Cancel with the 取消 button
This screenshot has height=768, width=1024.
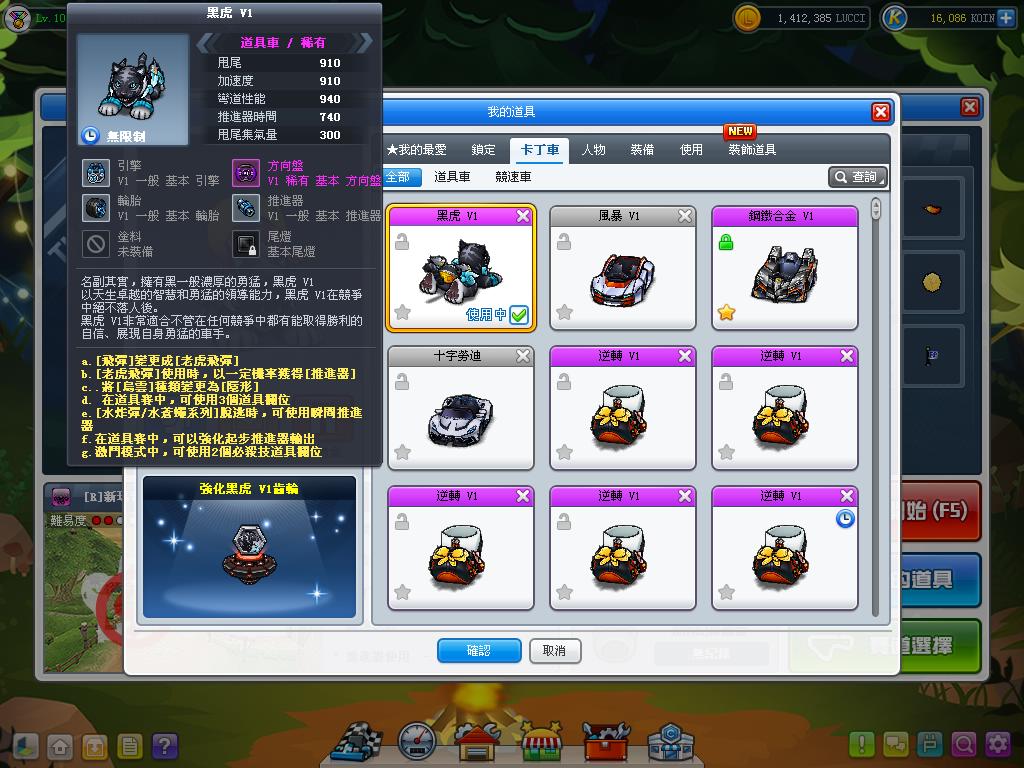(554, 651)
